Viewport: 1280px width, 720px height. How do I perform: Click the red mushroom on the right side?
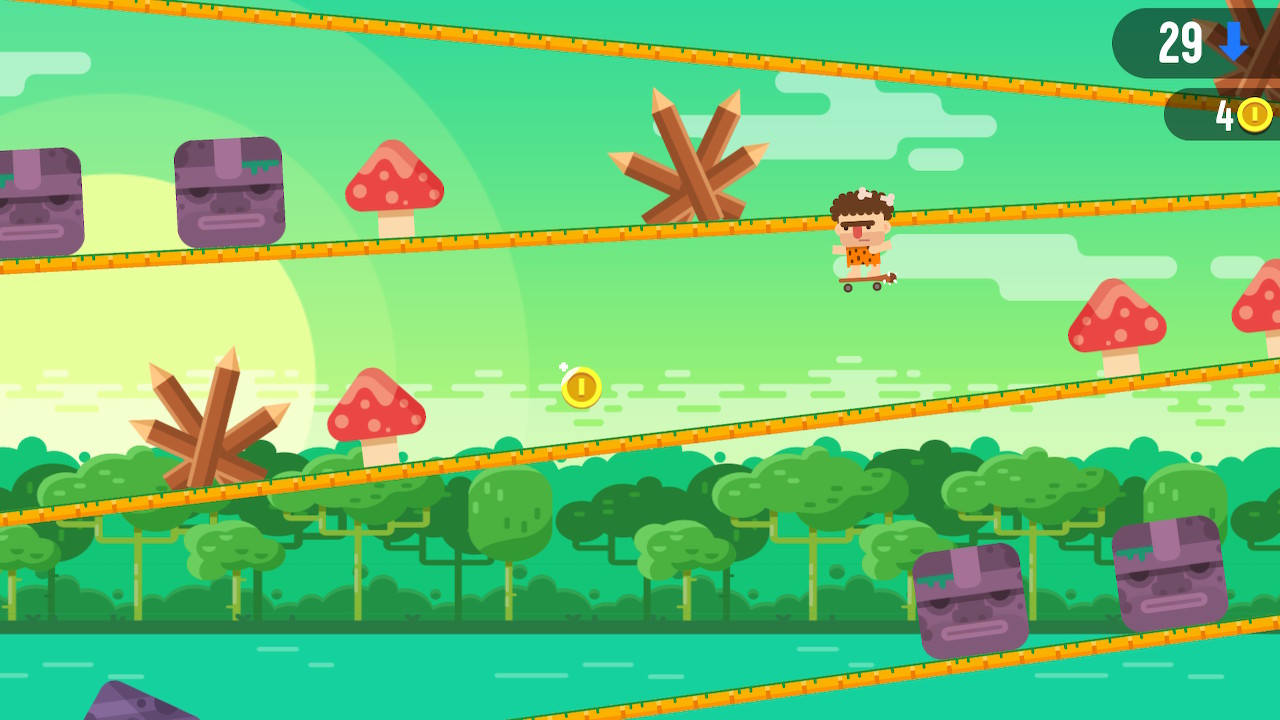(1117, 320)
